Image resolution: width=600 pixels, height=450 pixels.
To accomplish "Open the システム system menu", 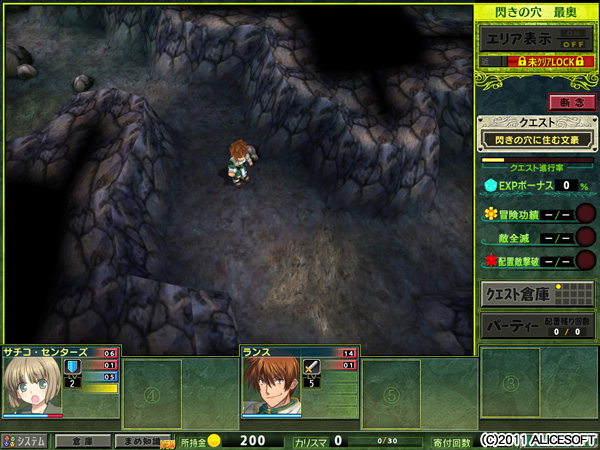I will [25, 440].
